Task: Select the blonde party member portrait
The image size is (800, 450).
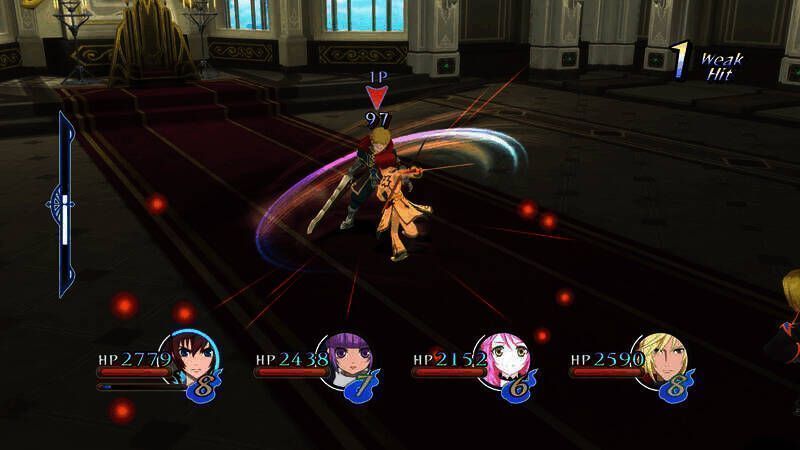Action: point(662,360)
